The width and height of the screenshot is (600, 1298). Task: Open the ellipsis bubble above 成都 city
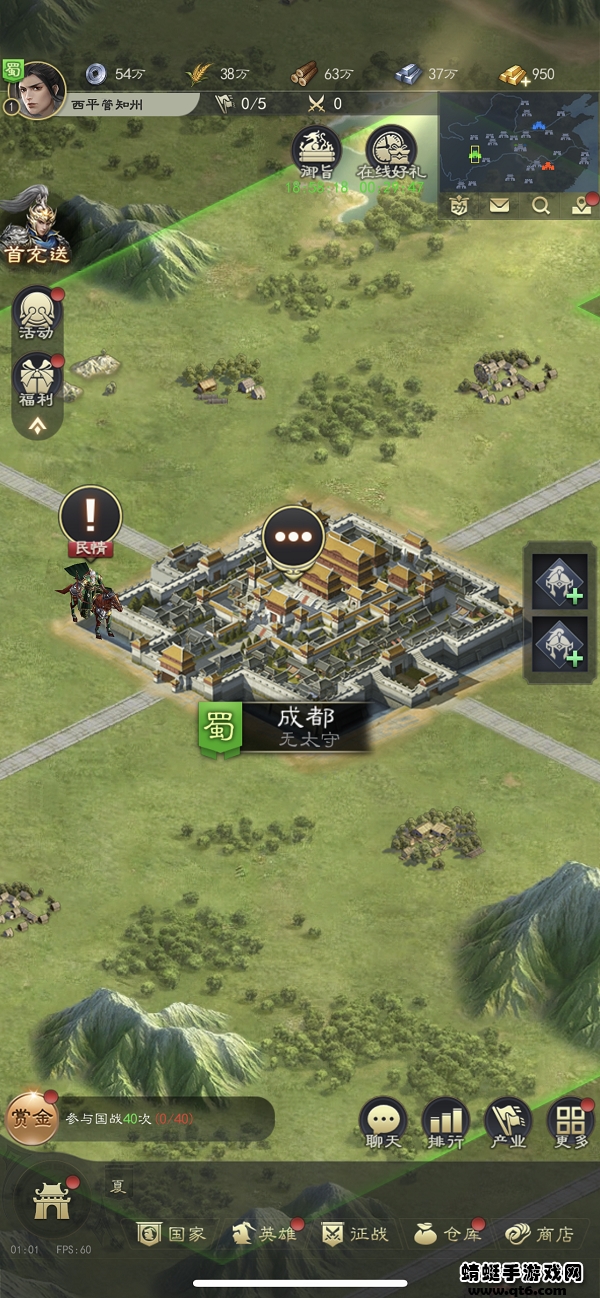[293, 535]
